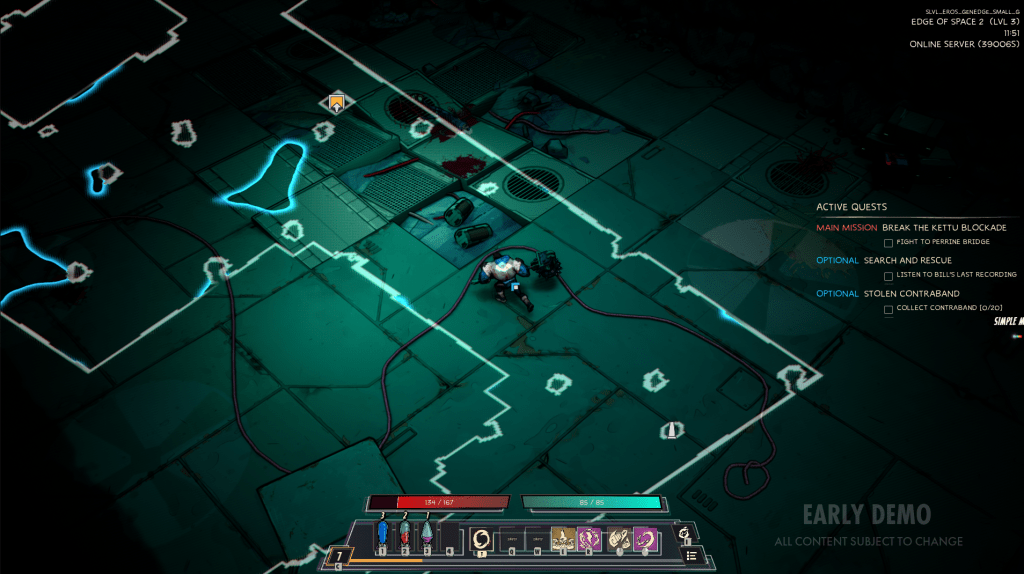The image size is (1024, 574).
Task: Use the teal and purple potion in slot 3
Action: [x=427, y=536]
